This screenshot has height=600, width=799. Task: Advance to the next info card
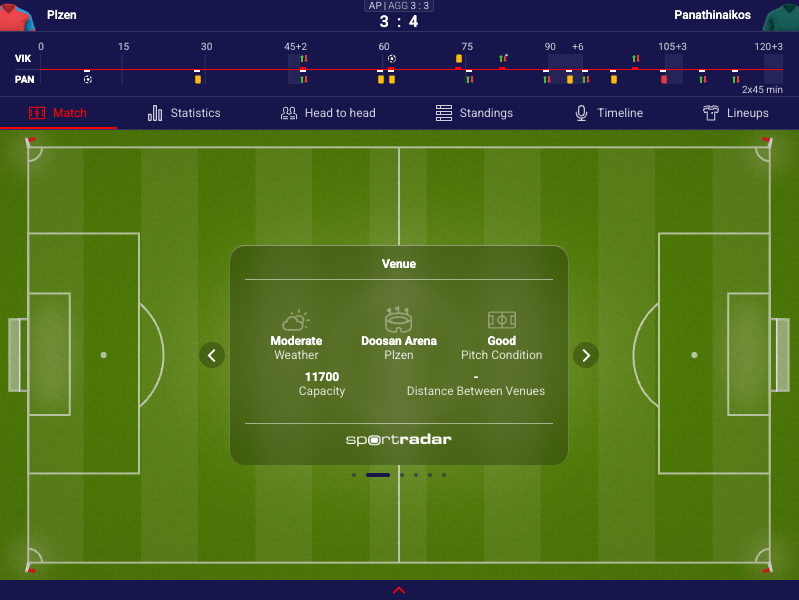tap(586, 355)
